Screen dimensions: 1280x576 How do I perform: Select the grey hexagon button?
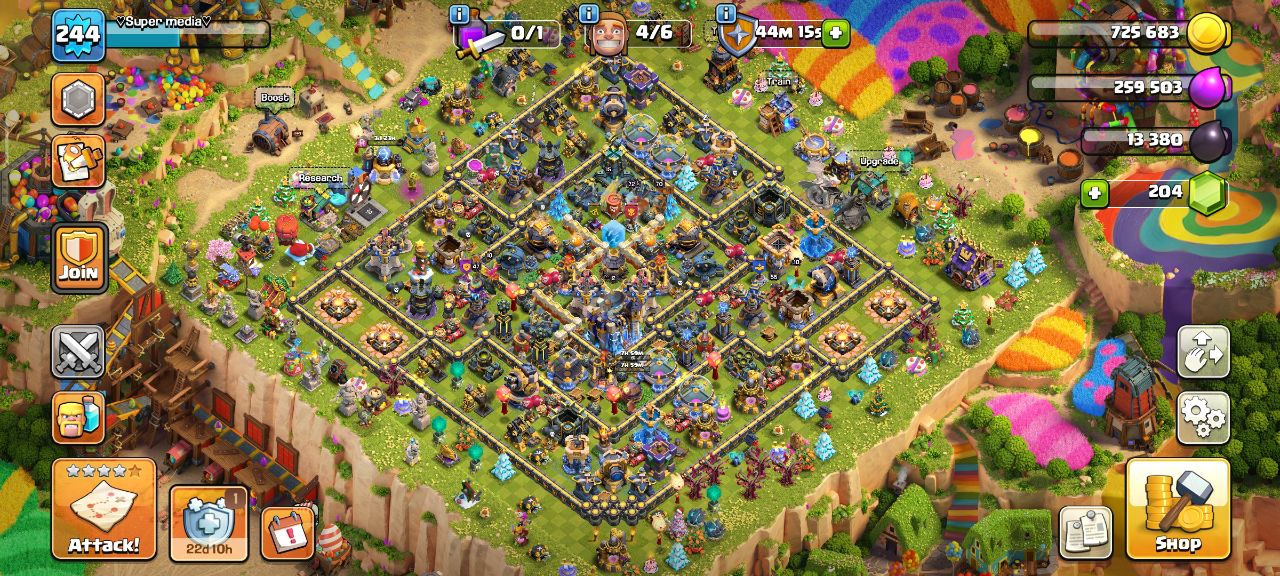[x=78, y=99]
